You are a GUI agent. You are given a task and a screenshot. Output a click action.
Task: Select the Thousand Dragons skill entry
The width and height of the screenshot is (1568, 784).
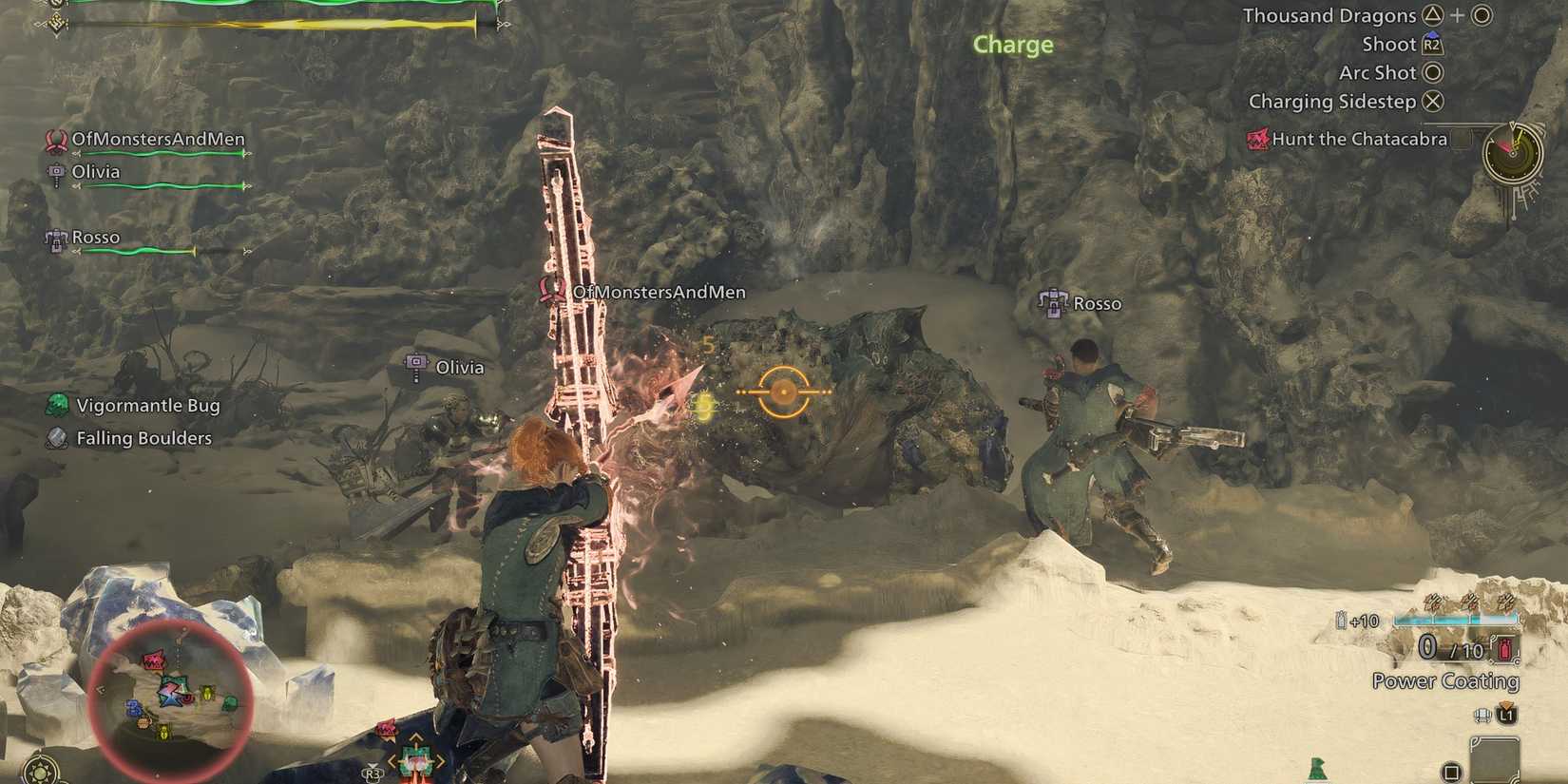(x=1330, y=15)
